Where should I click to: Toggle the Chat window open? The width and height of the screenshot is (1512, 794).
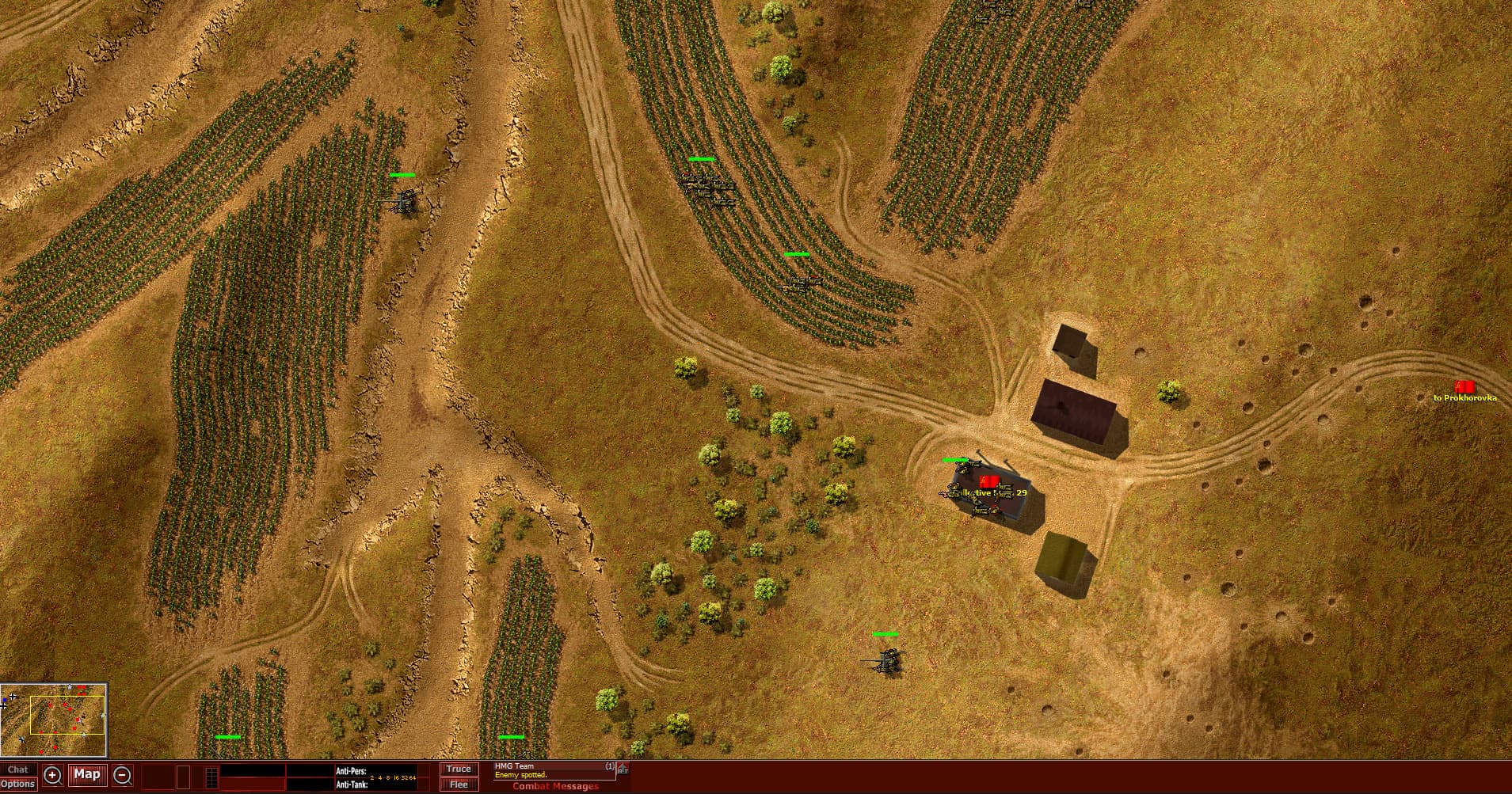pos(20,768)
